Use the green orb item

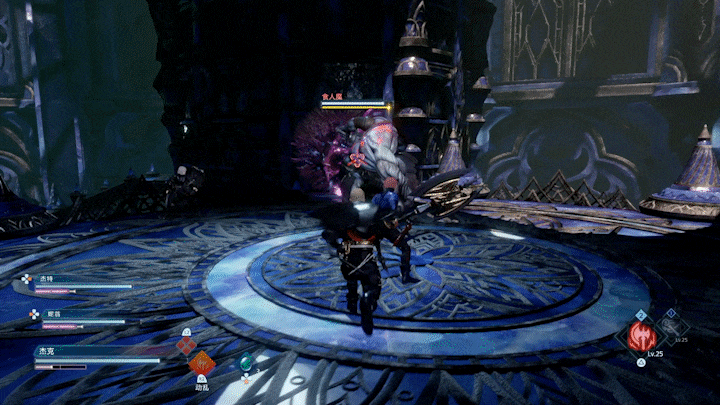[246, 362]
